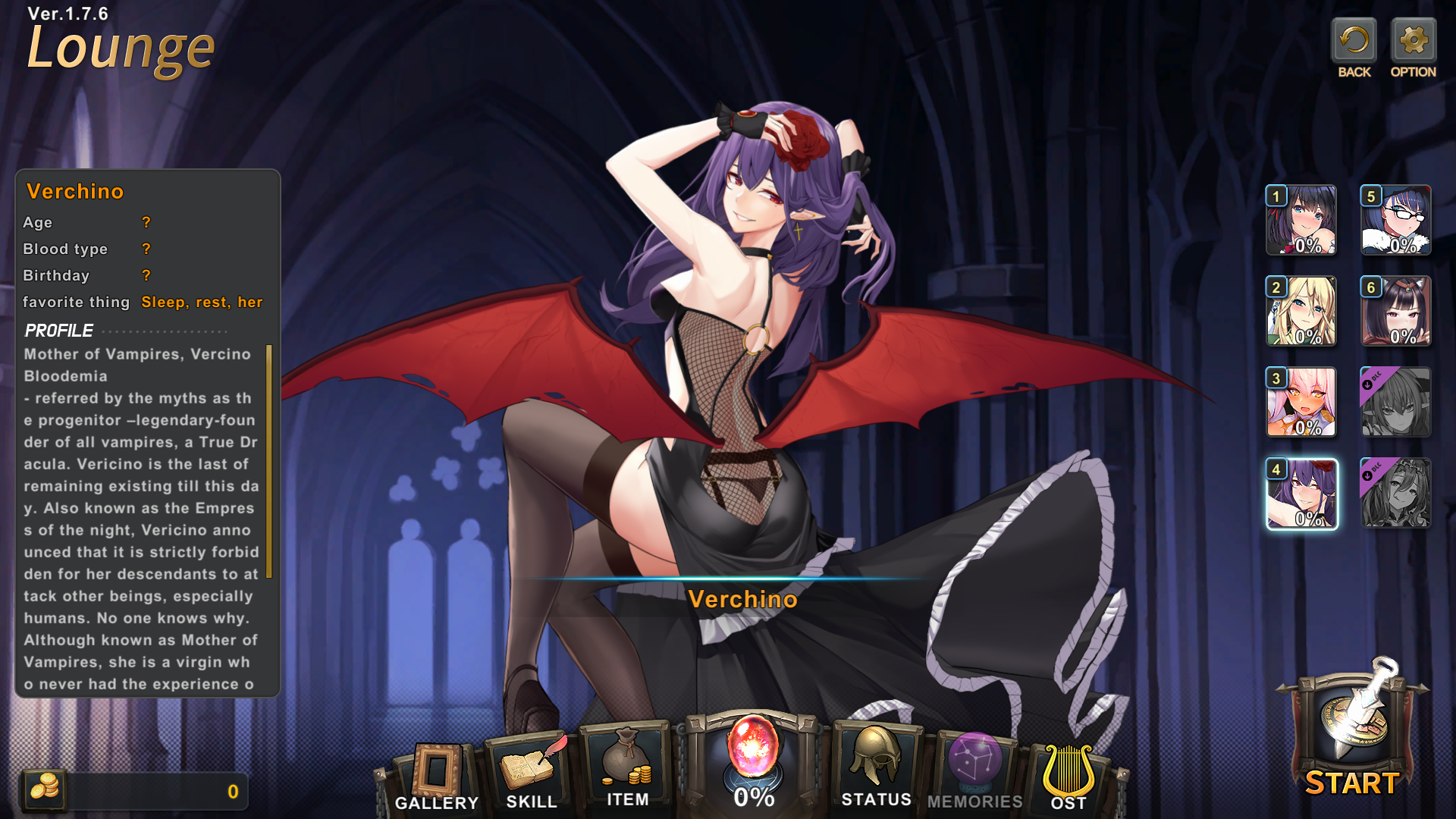Select Verchino's portrait number 4
1456x819 pixels.
click(1301, 494)
